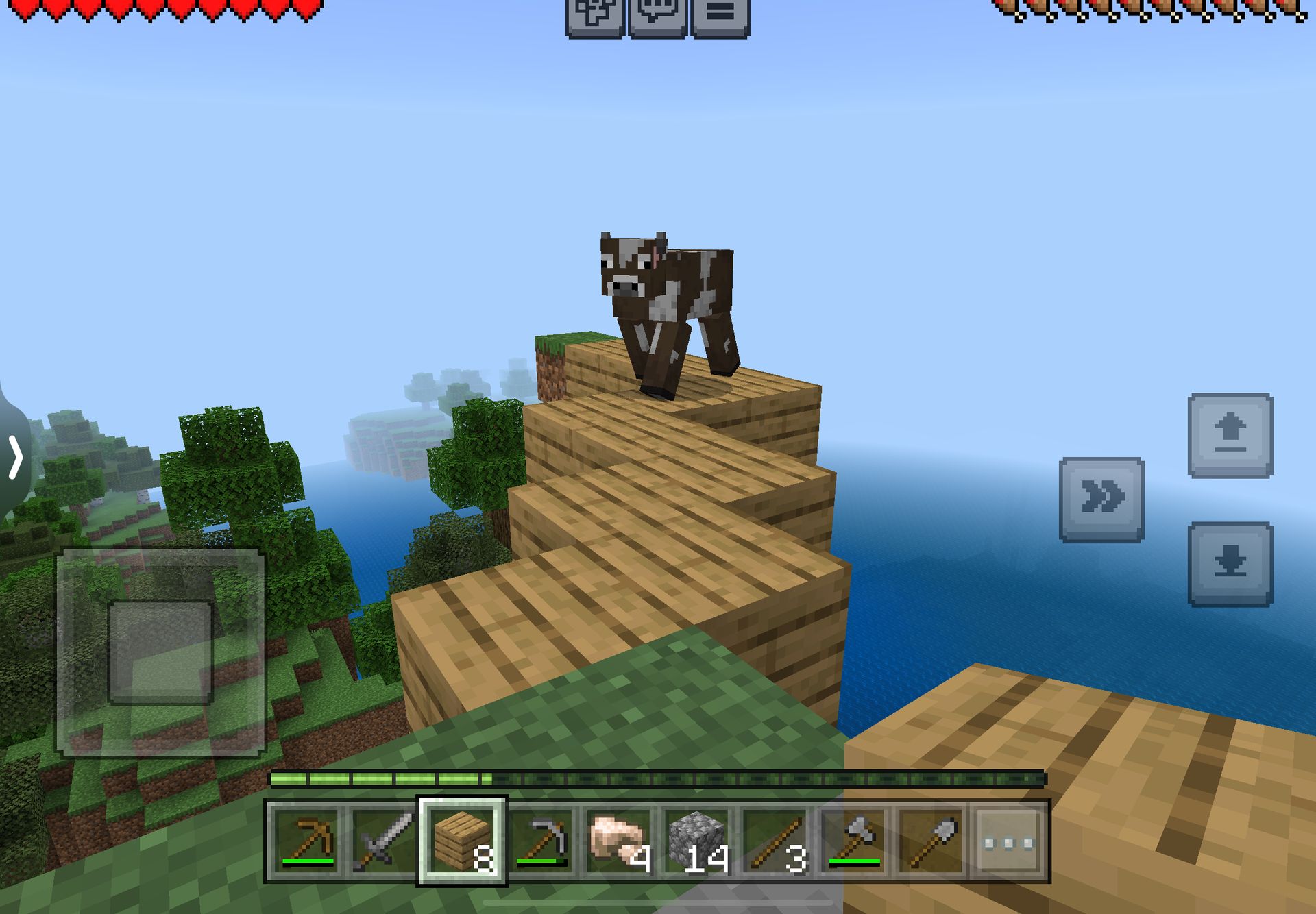
Task: Tap the movement joystick pad
Action: click(160, 652)
